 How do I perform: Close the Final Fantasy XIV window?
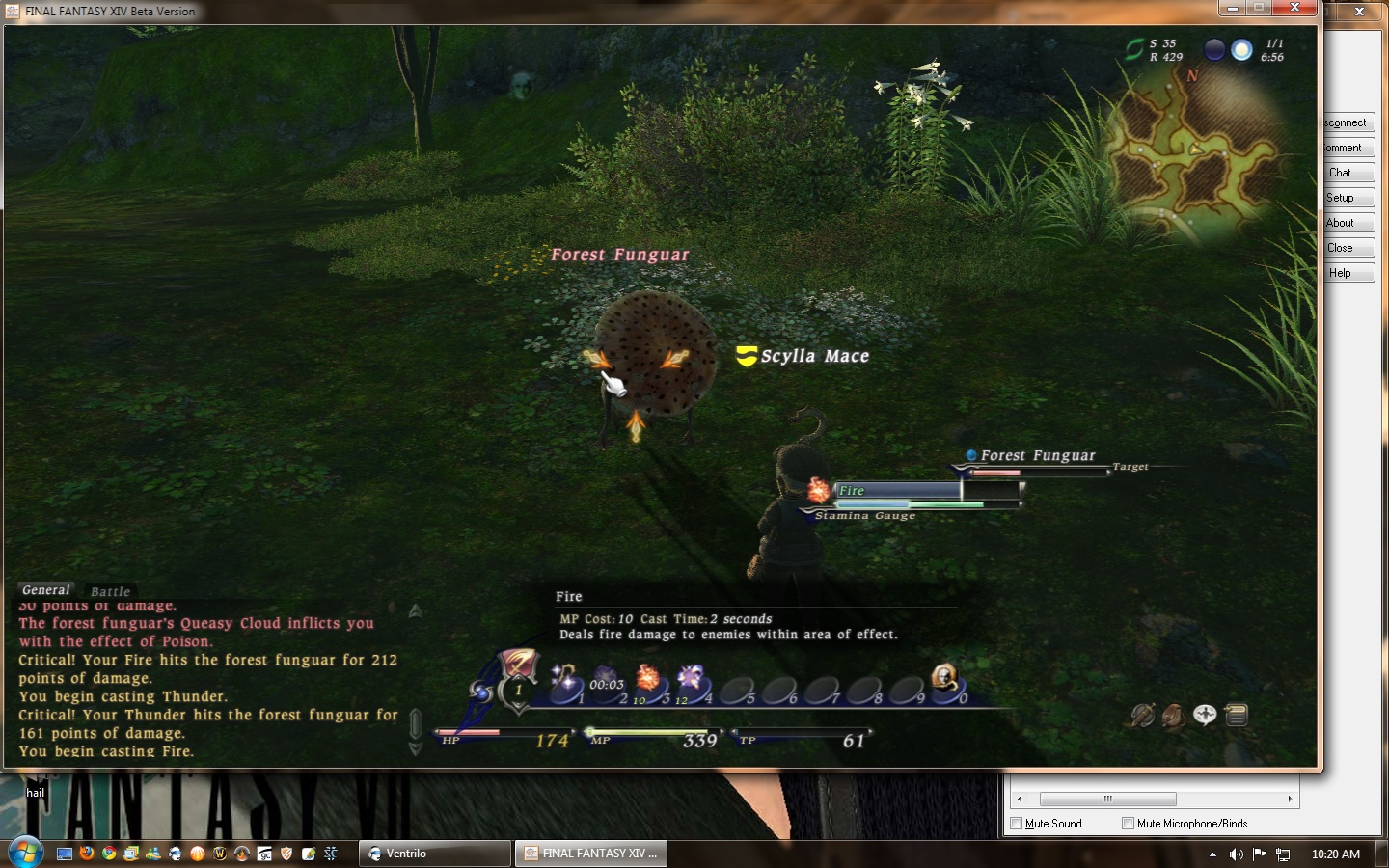point(1295,9)
